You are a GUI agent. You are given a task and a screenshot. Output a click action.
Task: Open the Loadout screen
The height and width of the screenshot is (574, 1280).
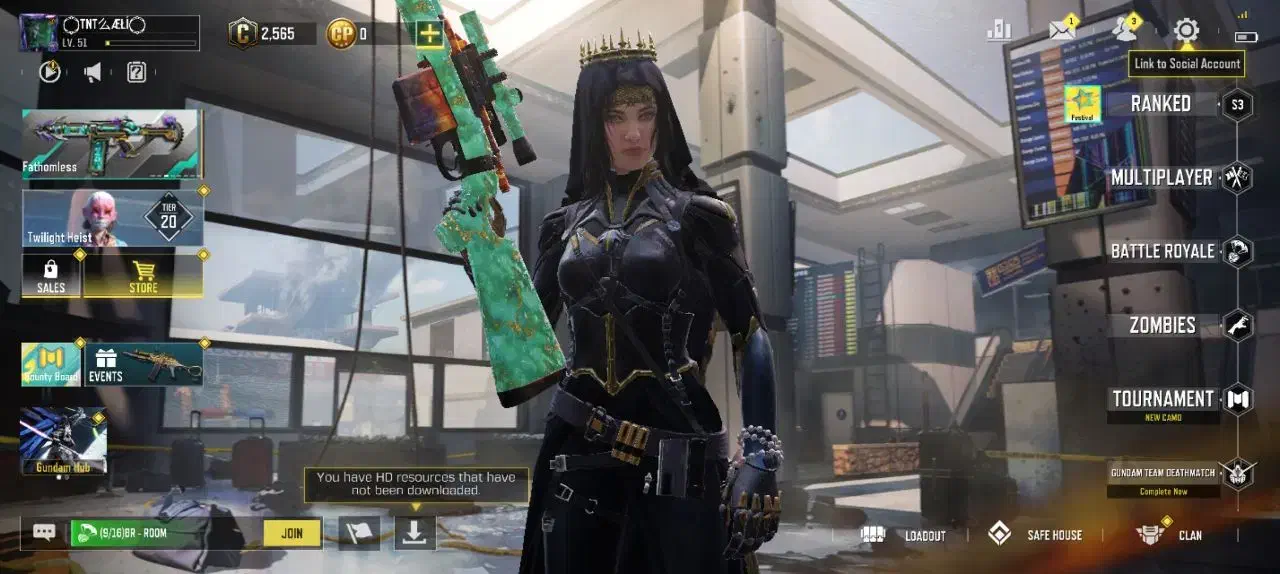point(903,535)
